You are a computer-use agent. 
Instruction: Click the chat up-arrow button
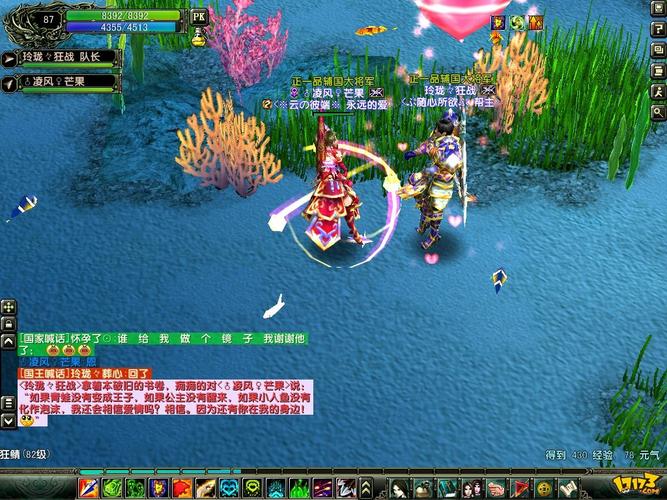pyautogui.click(x=8, y=341)
